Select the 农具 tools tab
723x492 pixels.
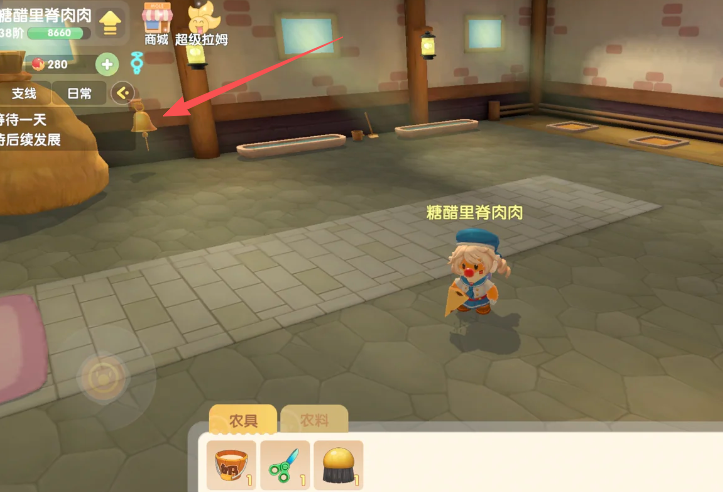tap(243, 422)
